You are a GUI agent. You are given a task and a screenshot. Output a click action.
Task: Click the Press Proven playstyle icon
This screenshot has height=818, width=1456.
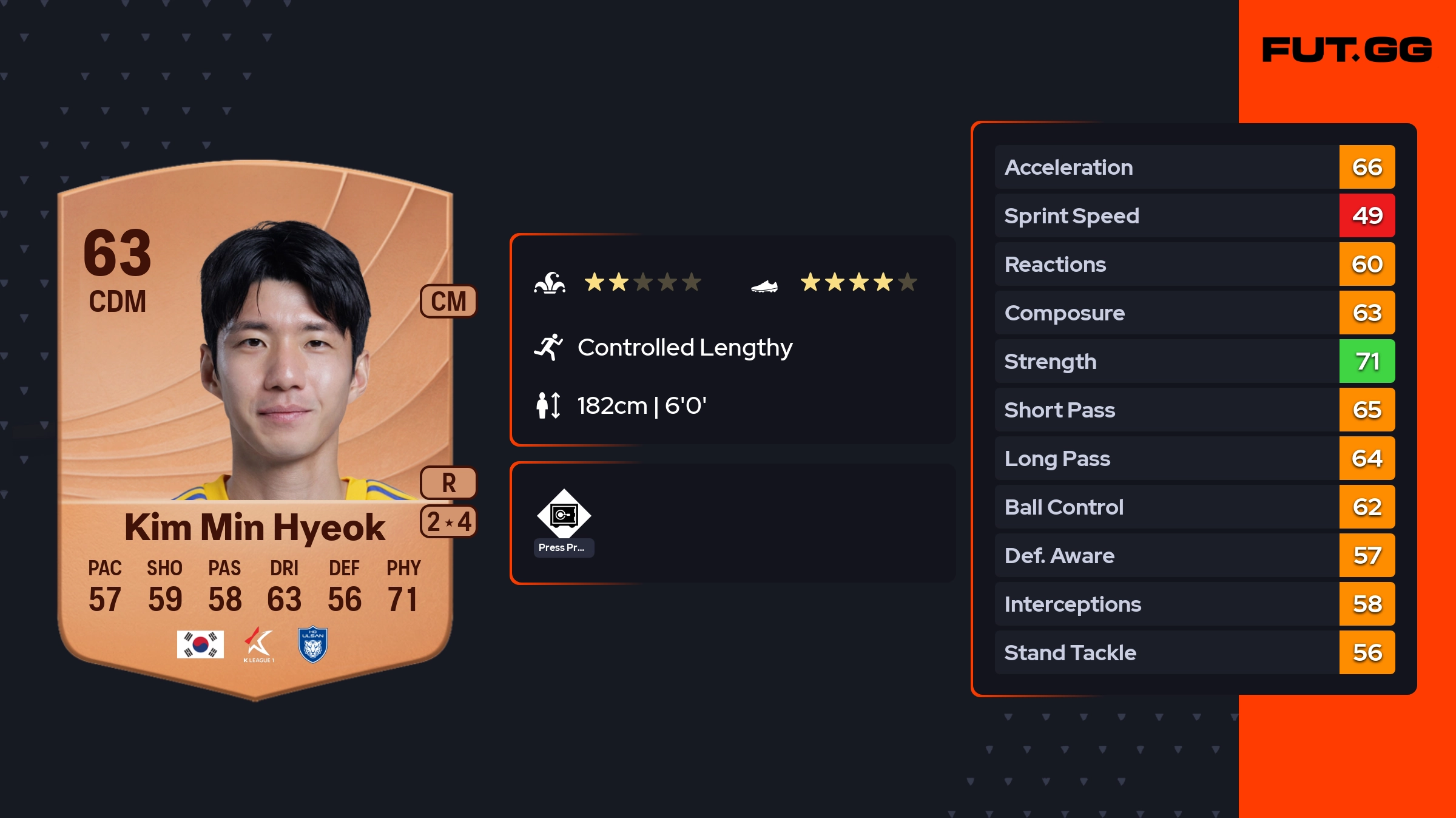[564, 515]
